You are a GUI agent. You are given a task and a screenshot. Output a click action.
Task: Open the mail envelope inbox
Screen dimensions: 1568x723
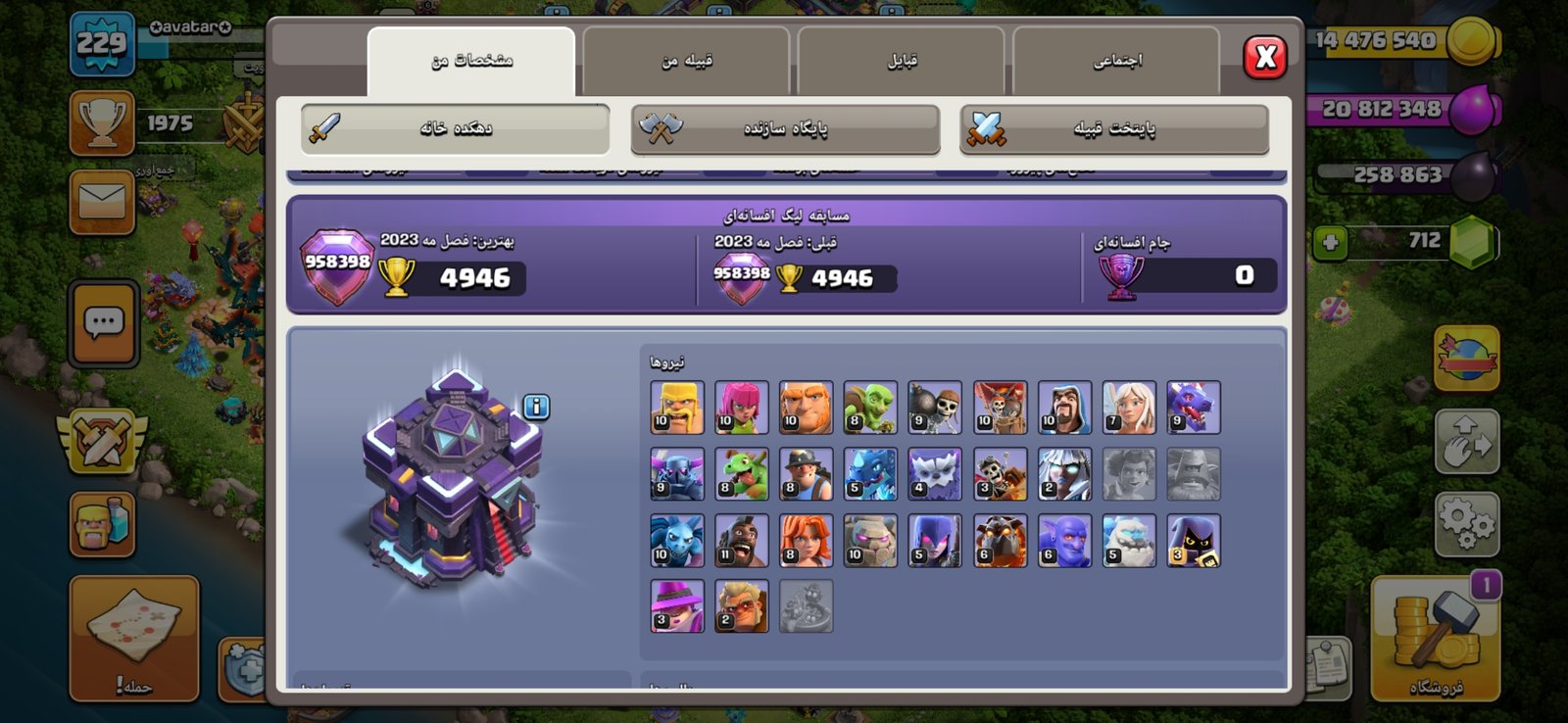coord(102,203)
